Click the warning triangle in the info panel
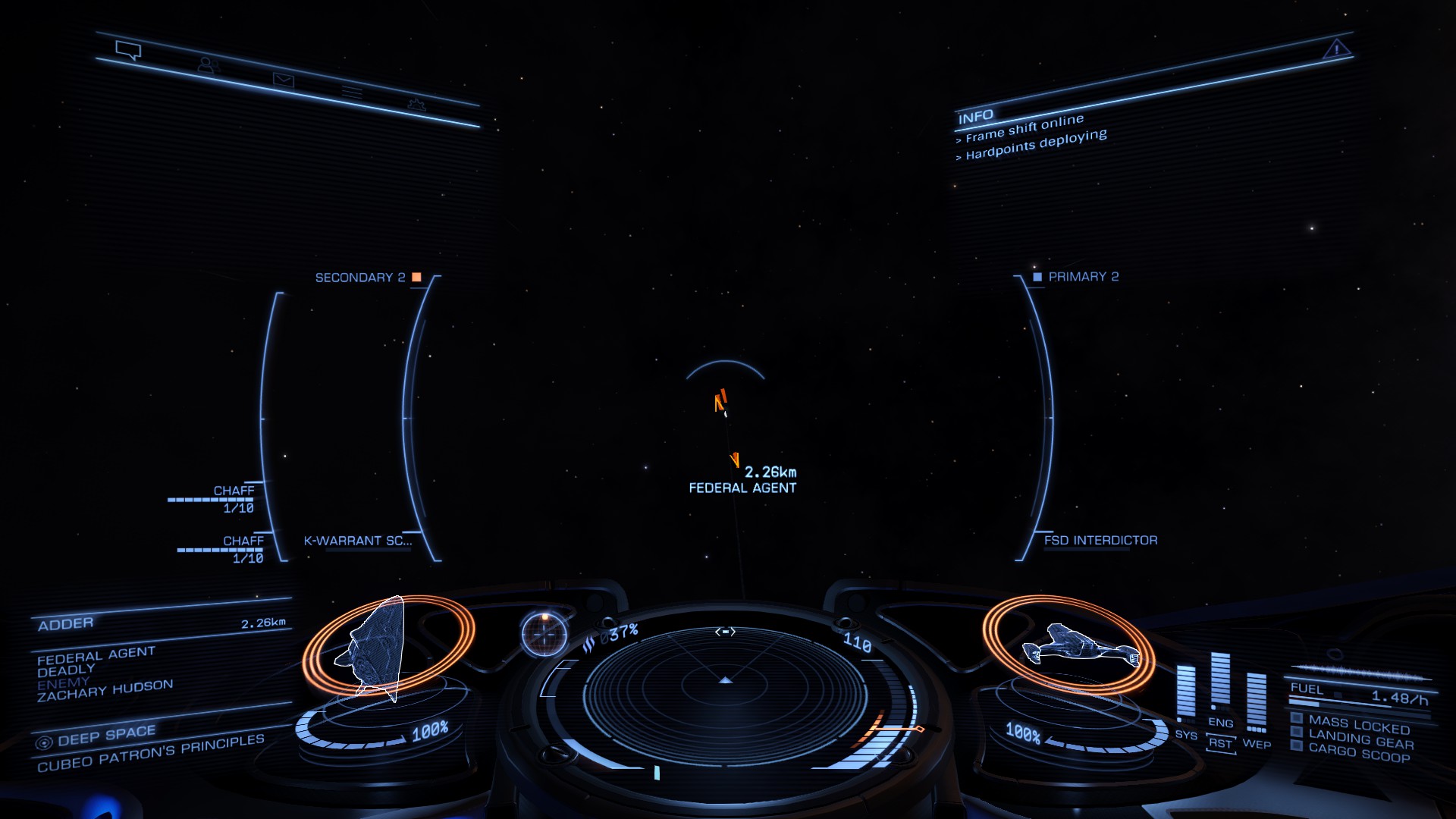This screenshot has width=1456, height=819. pyautogui.click(x=1335, y=50)
